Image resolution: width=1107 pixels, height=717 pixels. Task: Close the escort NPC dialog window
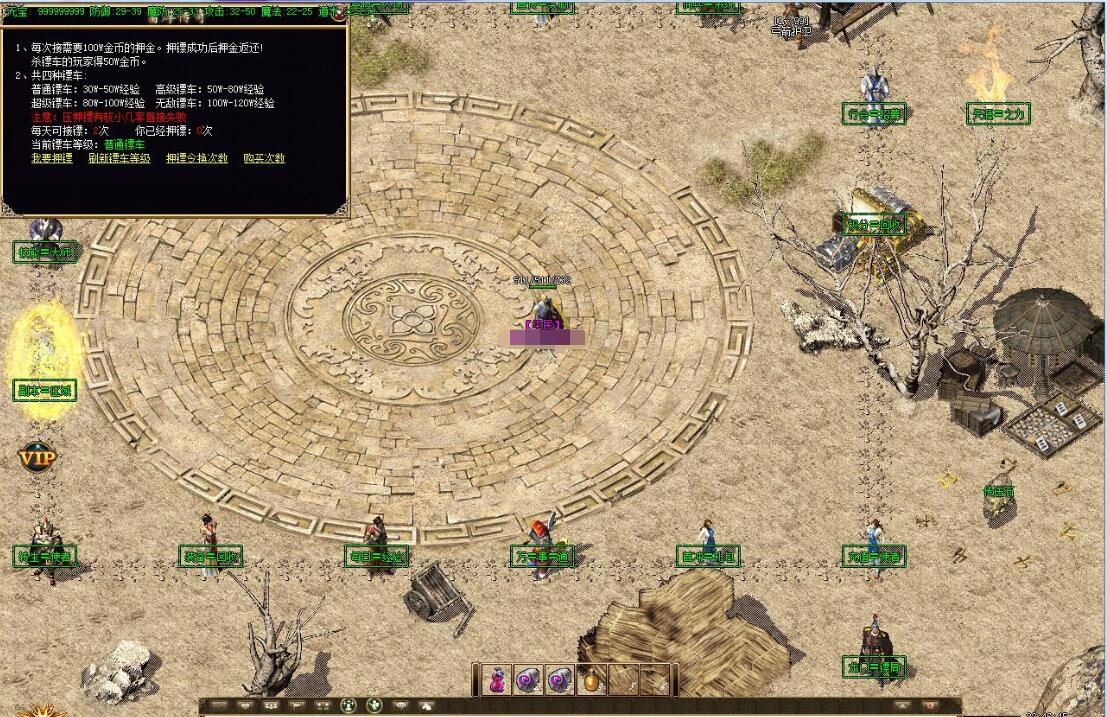tap(341, 15)
